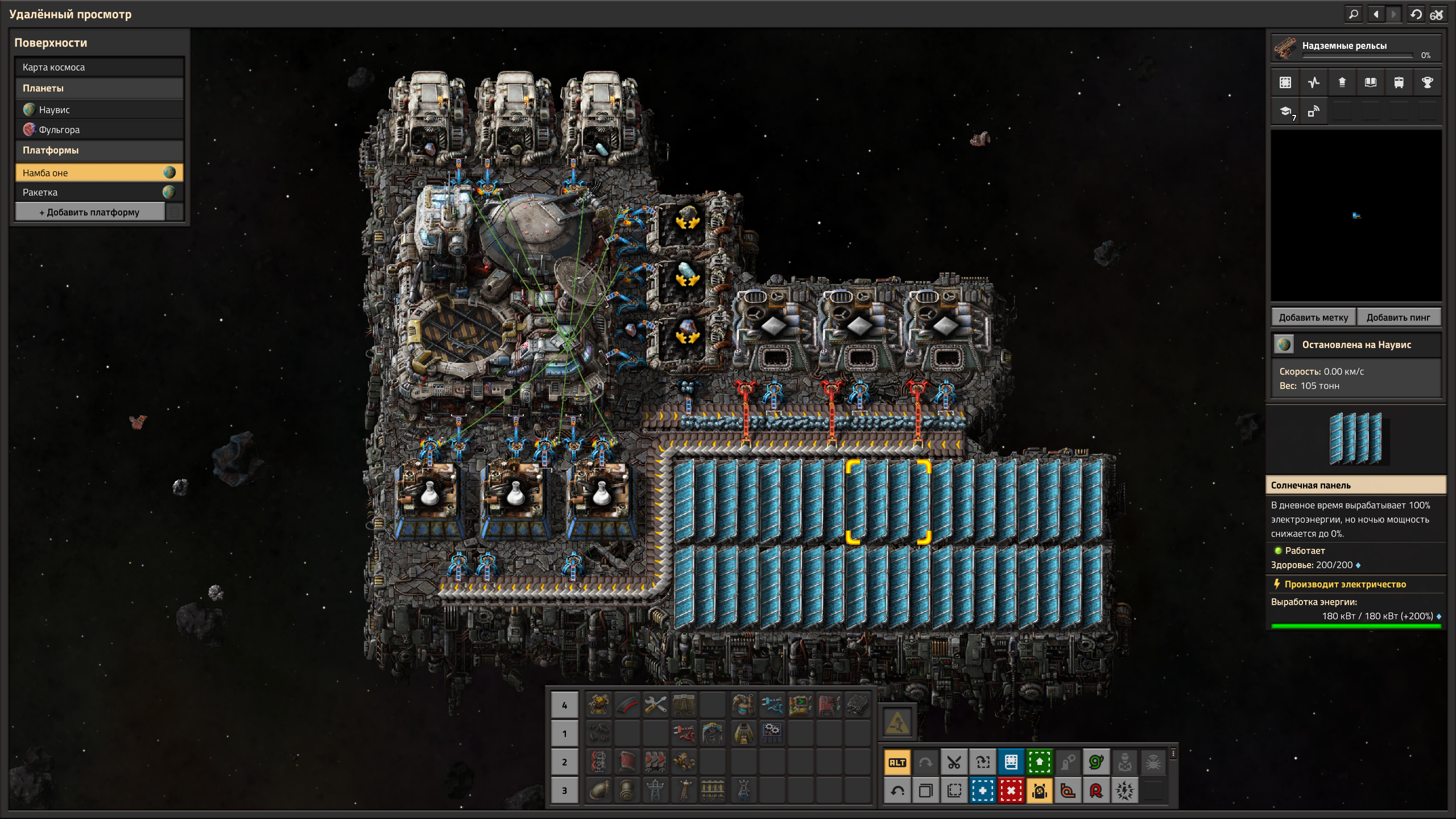The height and width of the screenshot is (819, 1456).
Task: Select the gun turret quickbar slot
Action: click(598, 705)
